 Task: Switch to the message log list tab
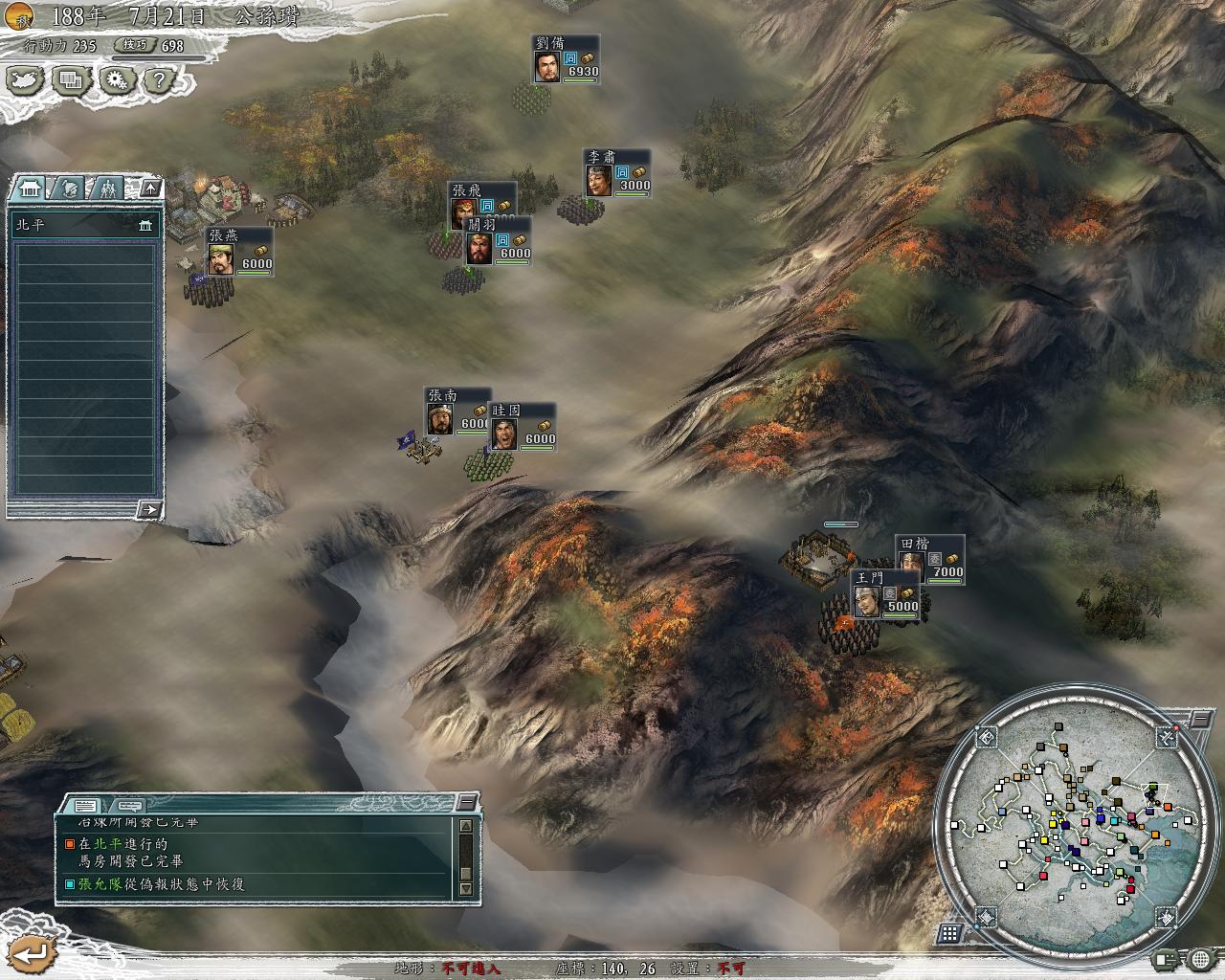pyautogui.click(x=85, y=805)
